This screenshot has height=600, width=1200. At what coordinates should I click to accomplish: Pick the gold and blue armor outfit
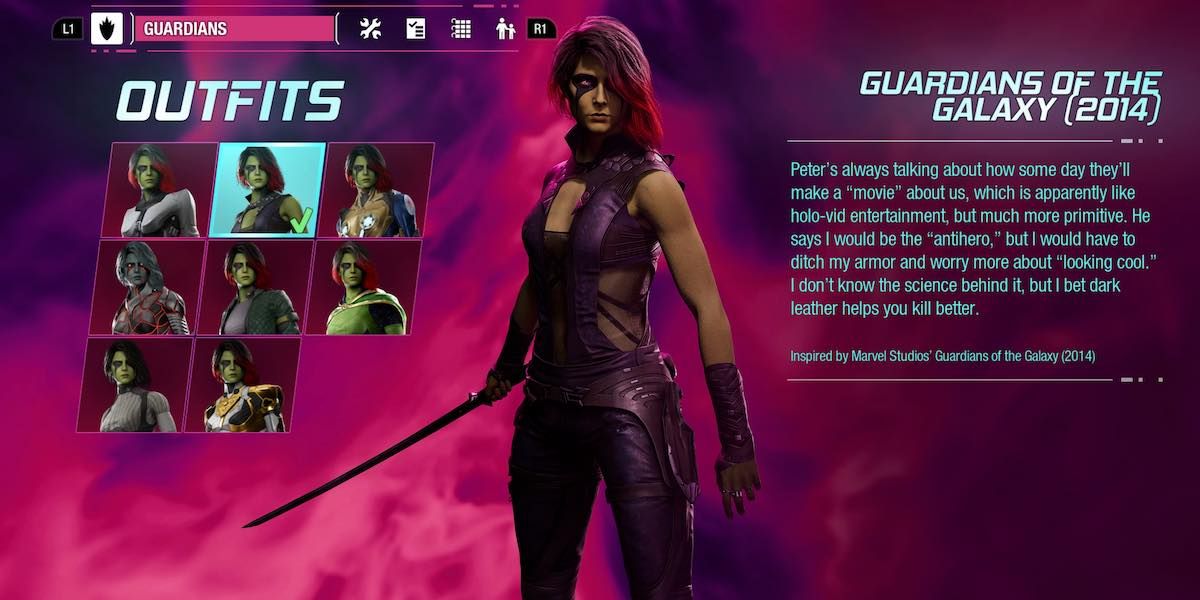click(379, 190)
